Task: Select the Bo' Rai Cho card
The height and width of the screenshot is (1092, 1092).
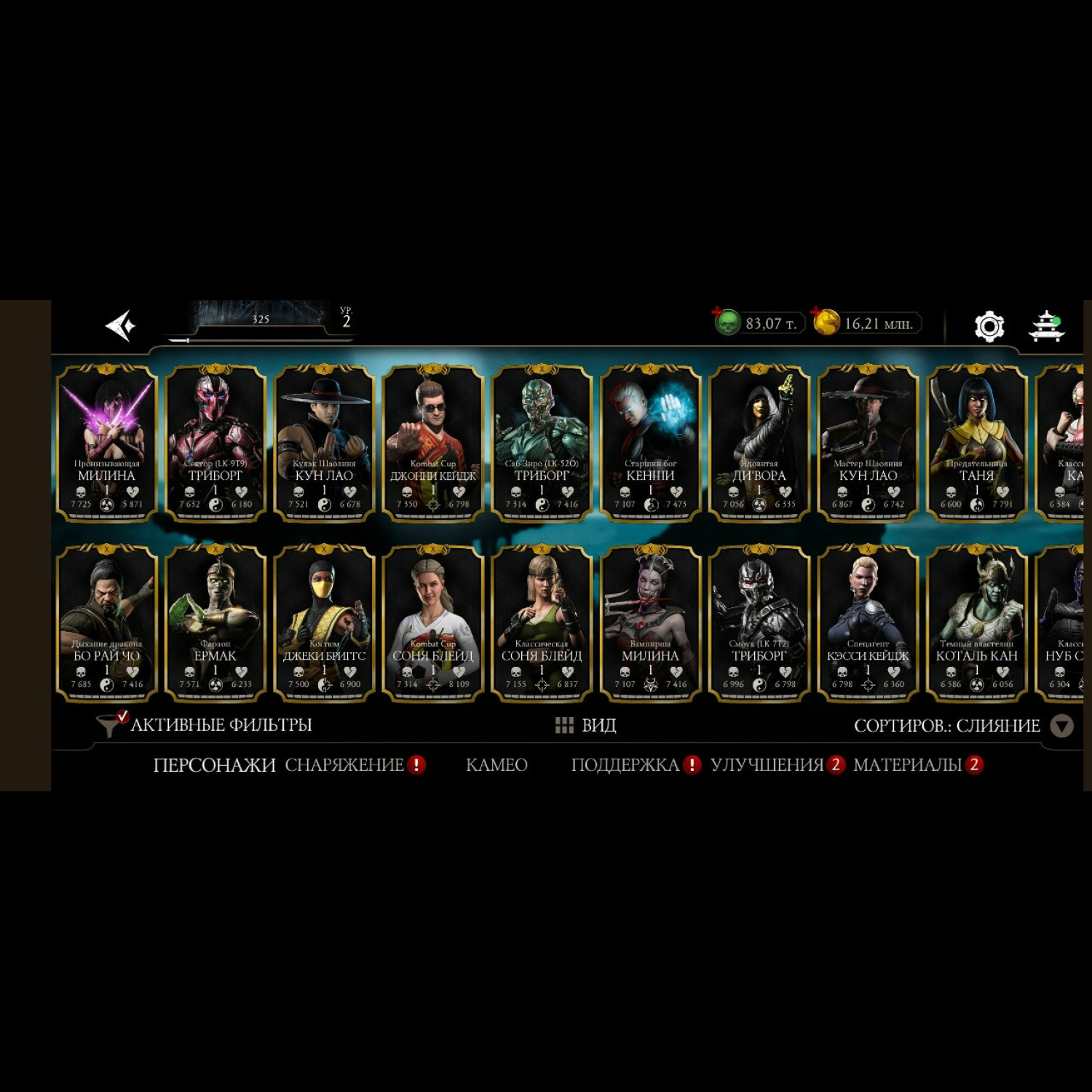Action: [x=107, y=623]
